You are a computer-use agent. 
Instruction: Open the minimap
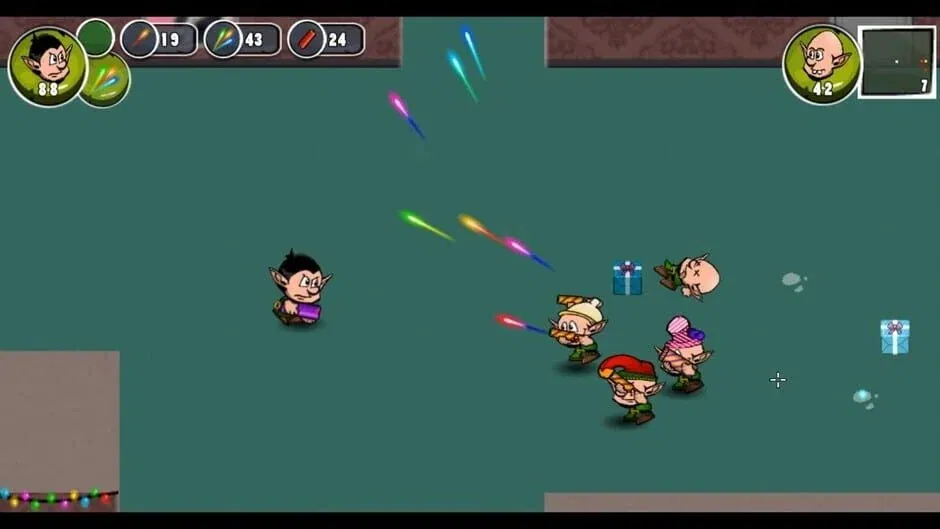click(x=897, y=62)
